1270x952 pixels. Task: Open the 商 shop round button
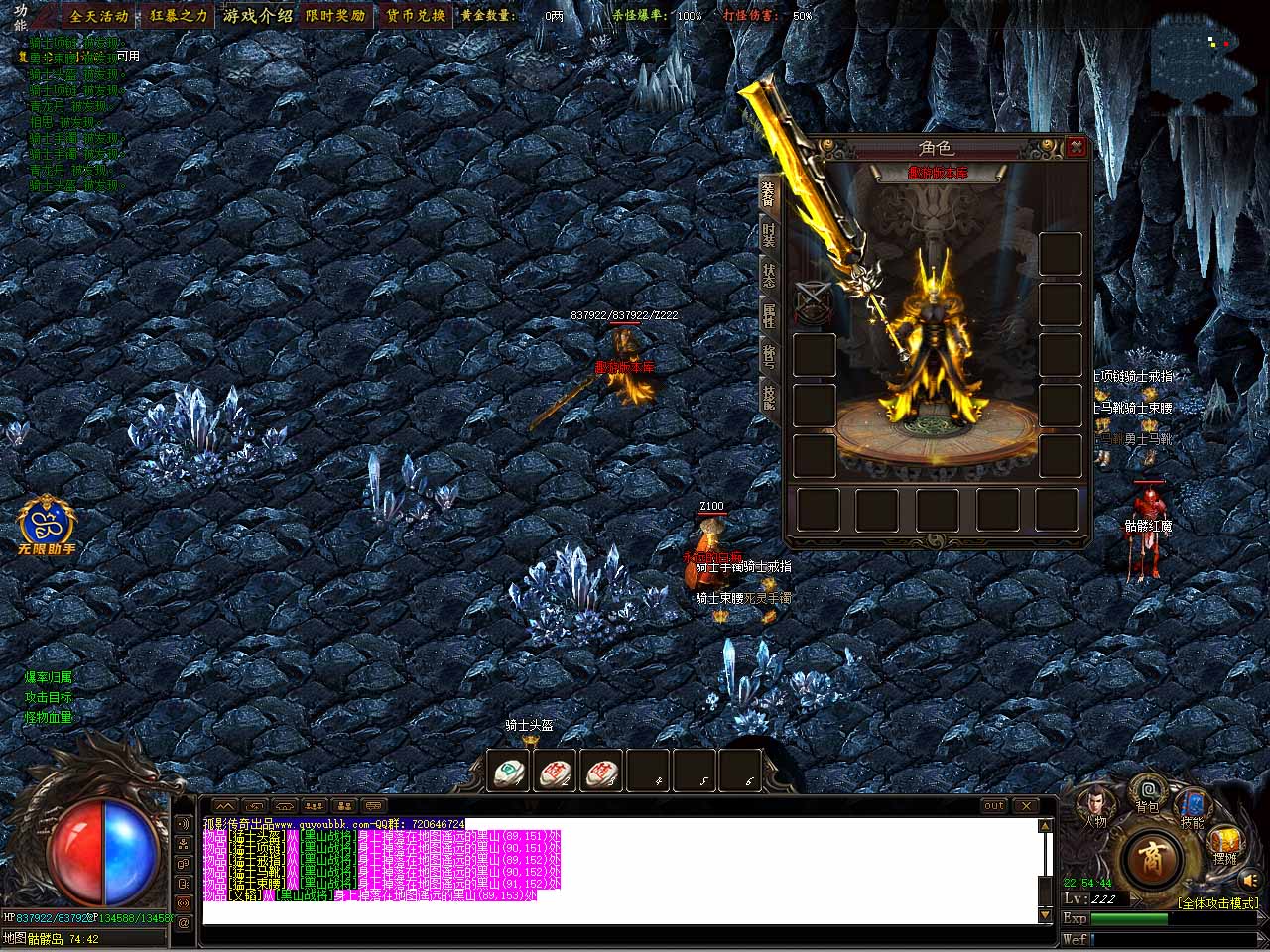(x=1151, y=855)
